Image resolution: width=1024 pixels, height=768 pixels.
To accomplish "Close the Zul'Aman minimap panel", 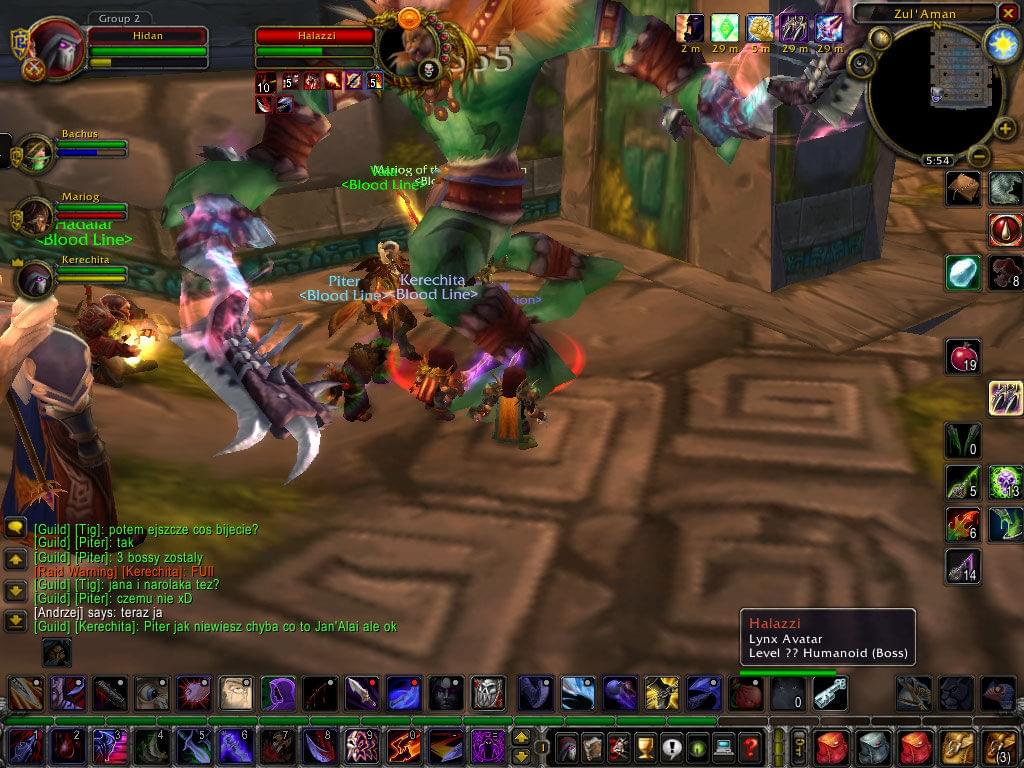I will (1007, 14).
